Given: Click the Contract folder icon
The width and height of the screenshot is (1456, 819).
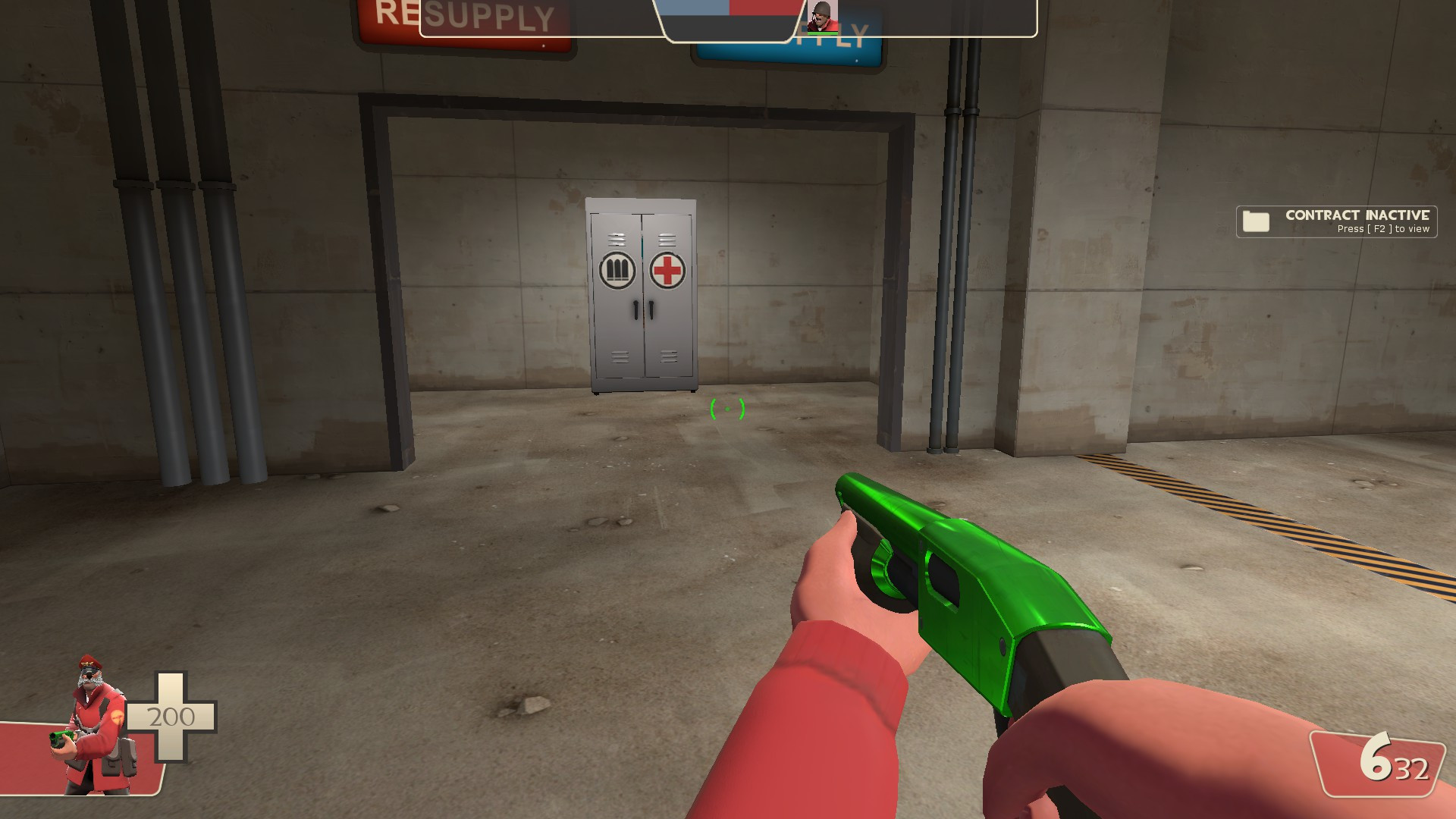Looking at the screenshot, I should tap(1257, 221).
